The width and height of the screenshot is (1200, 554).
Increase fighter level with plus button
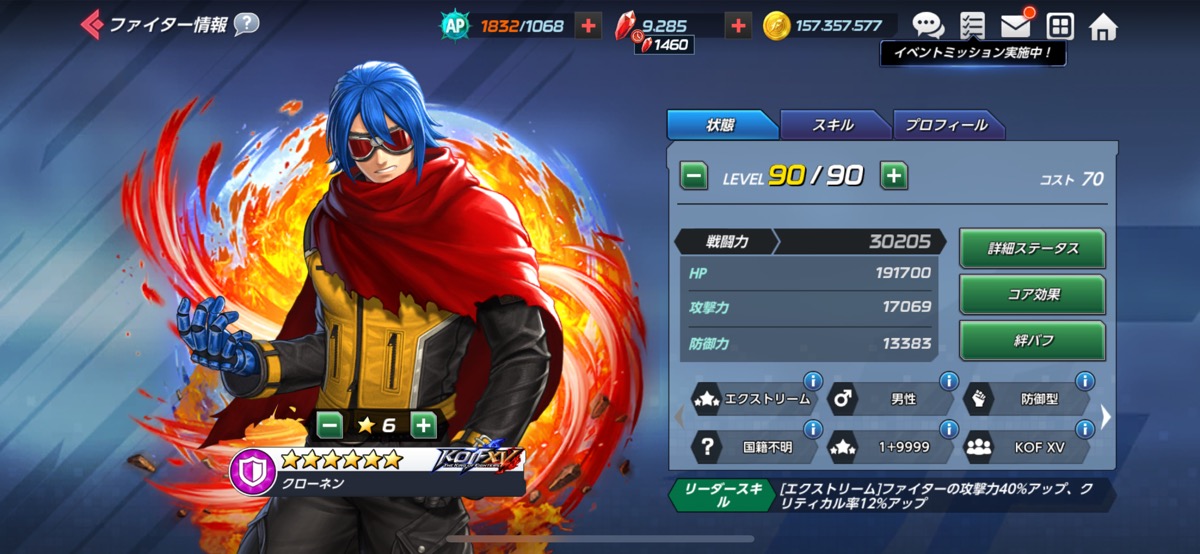coord(893,177)
